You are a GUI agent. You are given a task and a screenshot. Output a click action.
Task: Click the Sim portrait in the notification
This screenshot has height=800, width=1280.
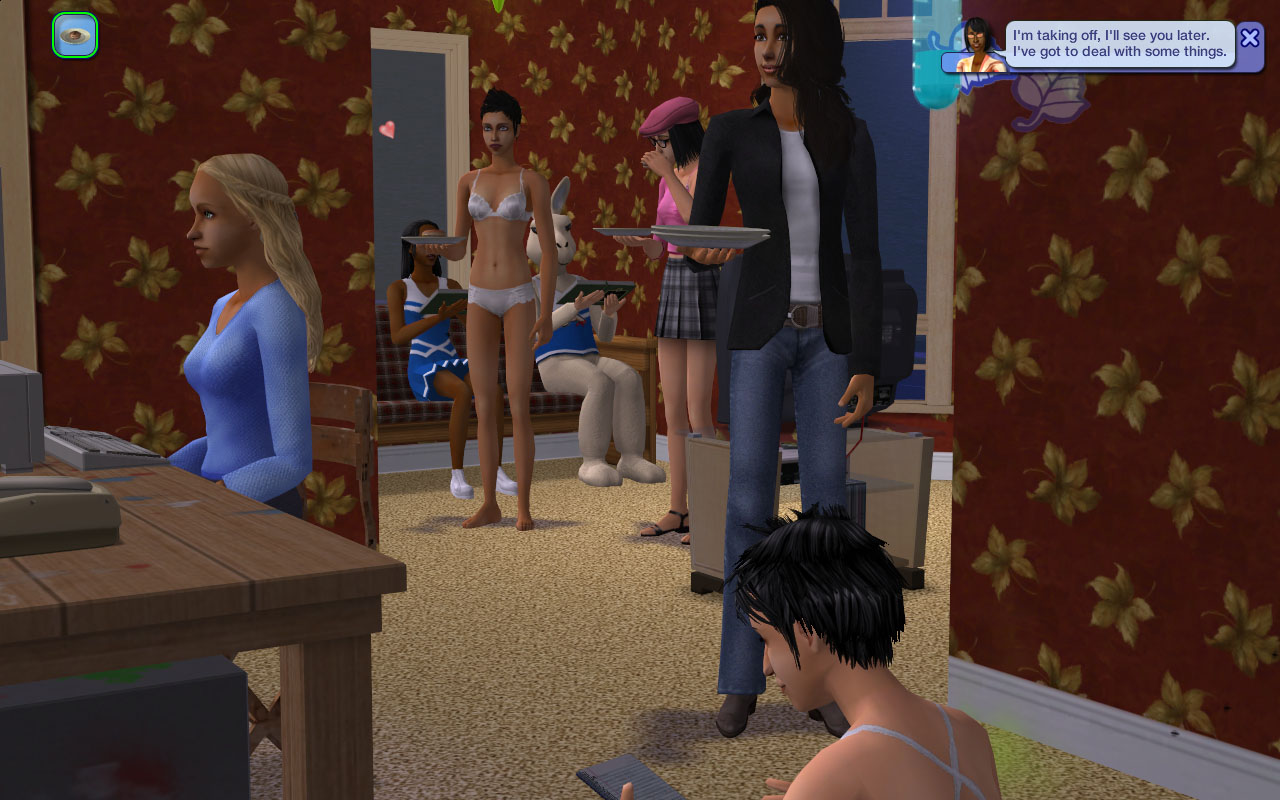[977, 46]
